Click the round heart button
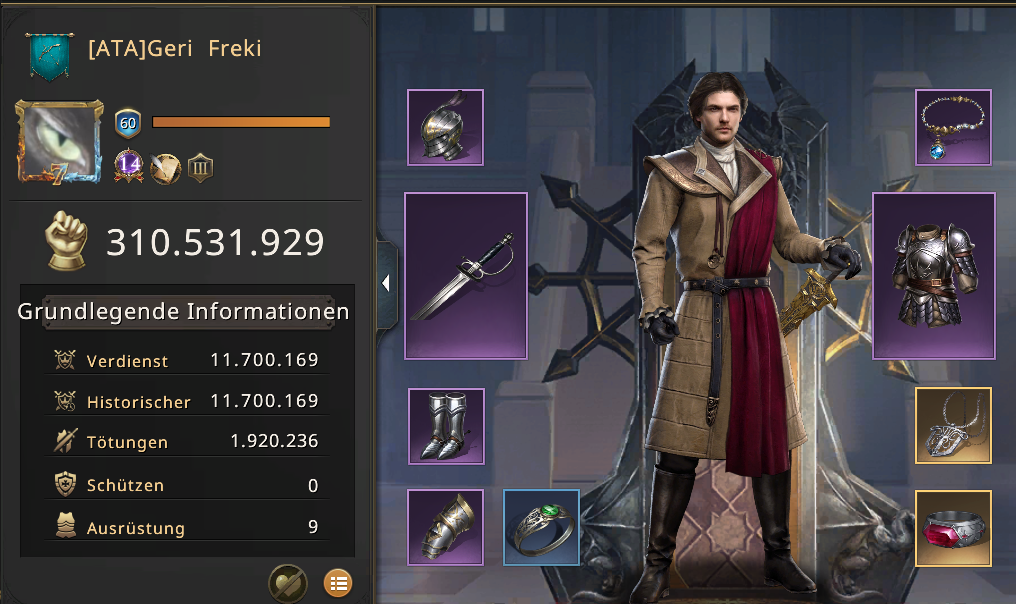This screenshot has height=604, width=1016. tap(287, 583)
